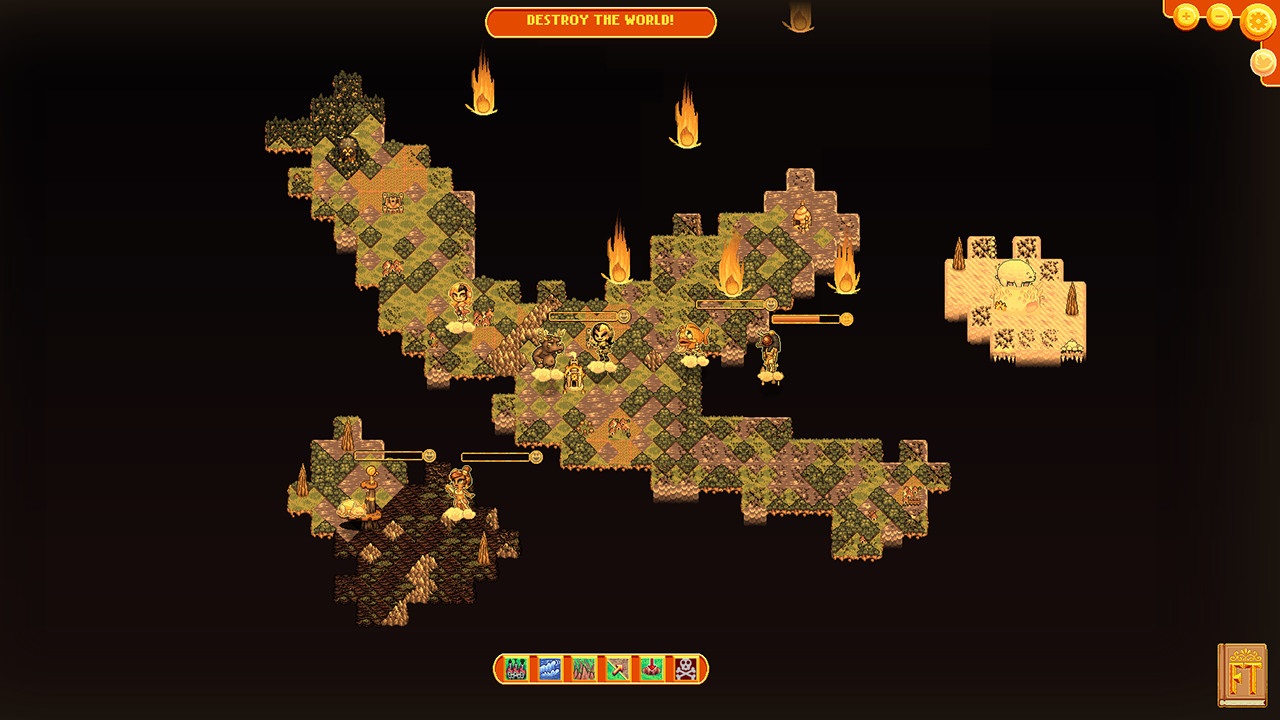Click the DESTROY THE WORLD banner
The width and height of the screenshot is (1280, 720).
[x=600, y=22]
